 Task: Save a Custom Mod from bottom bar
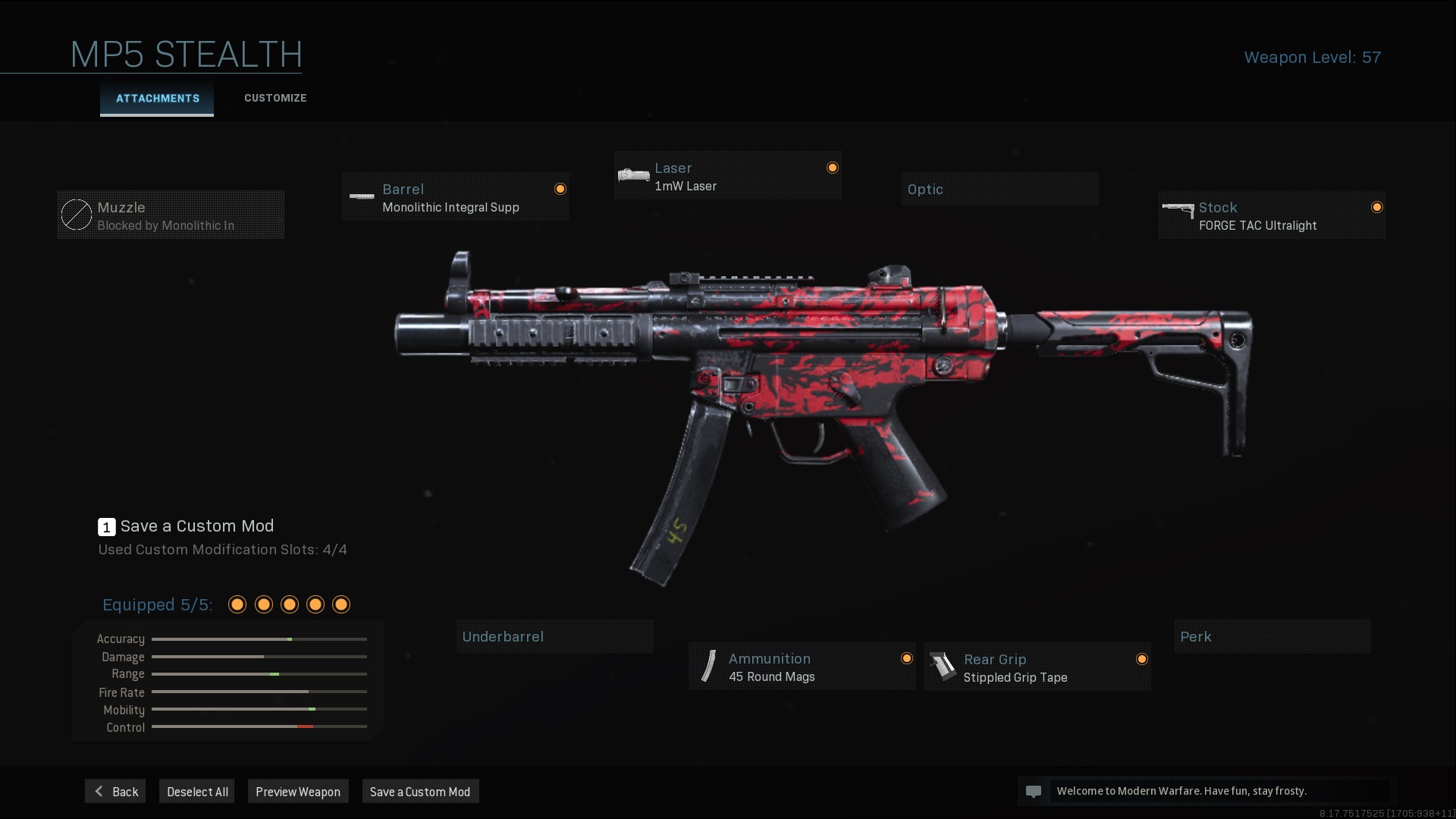420,791
